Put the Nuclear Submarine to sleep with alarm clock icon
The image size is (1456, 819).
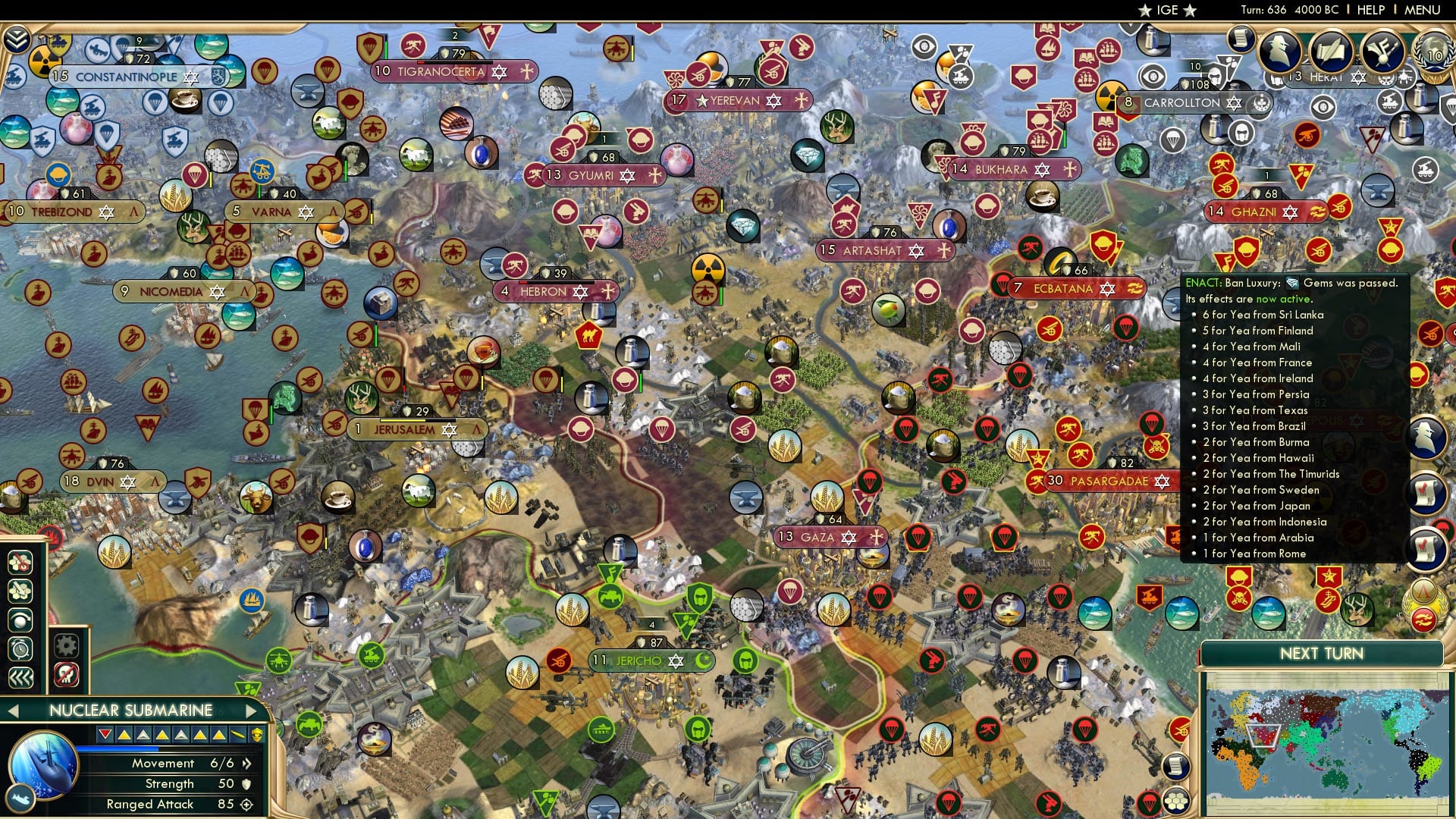point(20,648)
